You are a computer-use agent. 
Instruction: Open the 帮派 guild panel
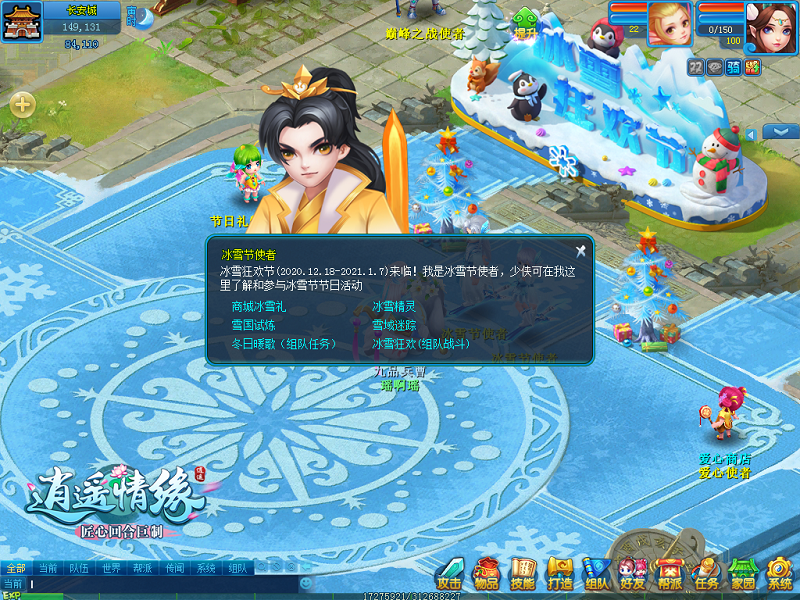click(669, 574)
